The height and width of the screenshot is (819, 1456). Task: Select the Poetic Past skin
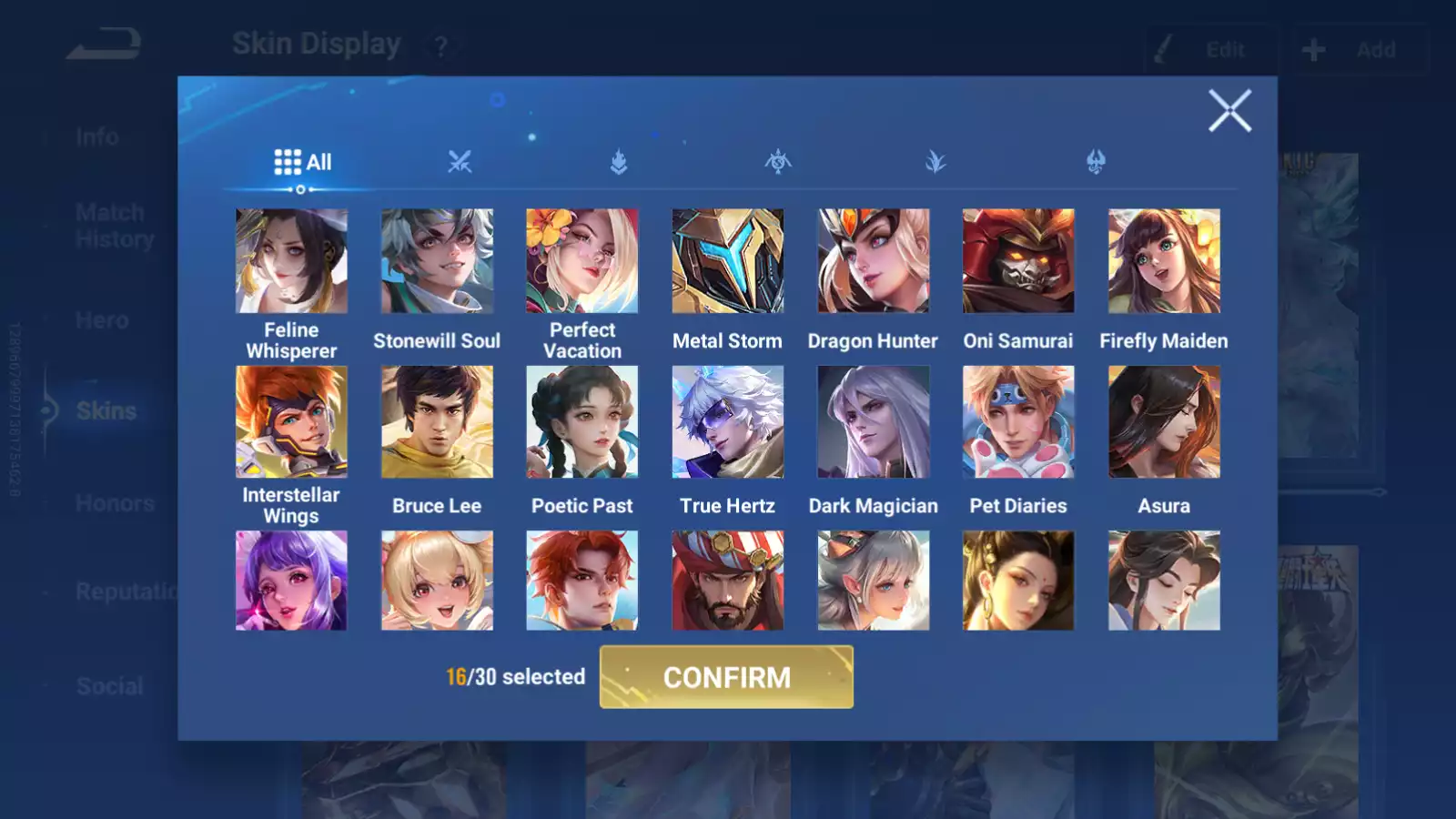(582, 422)
